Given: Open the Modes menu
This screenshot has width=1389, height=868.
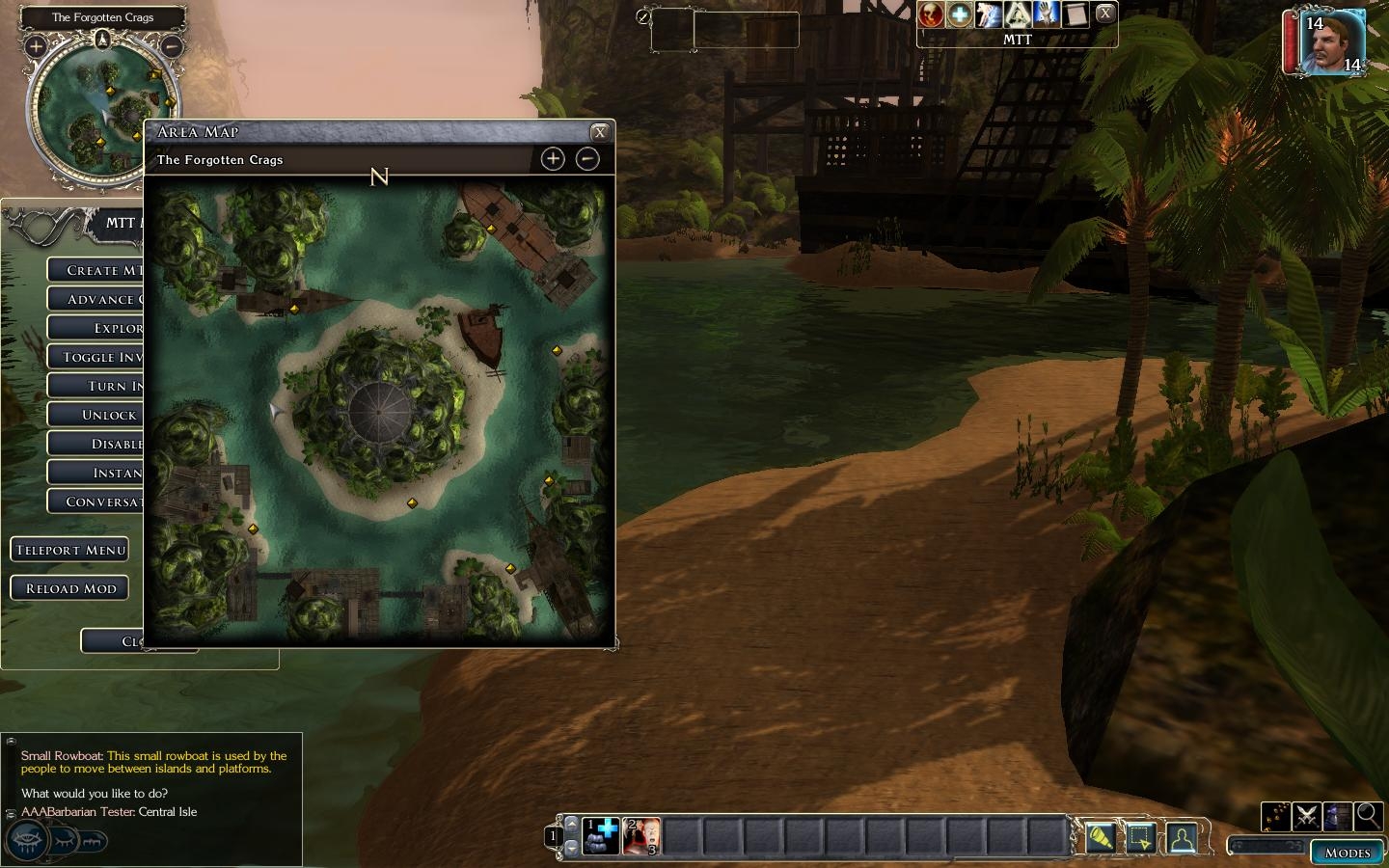Looking at the screenshot, I should (x=1348, y=853).
